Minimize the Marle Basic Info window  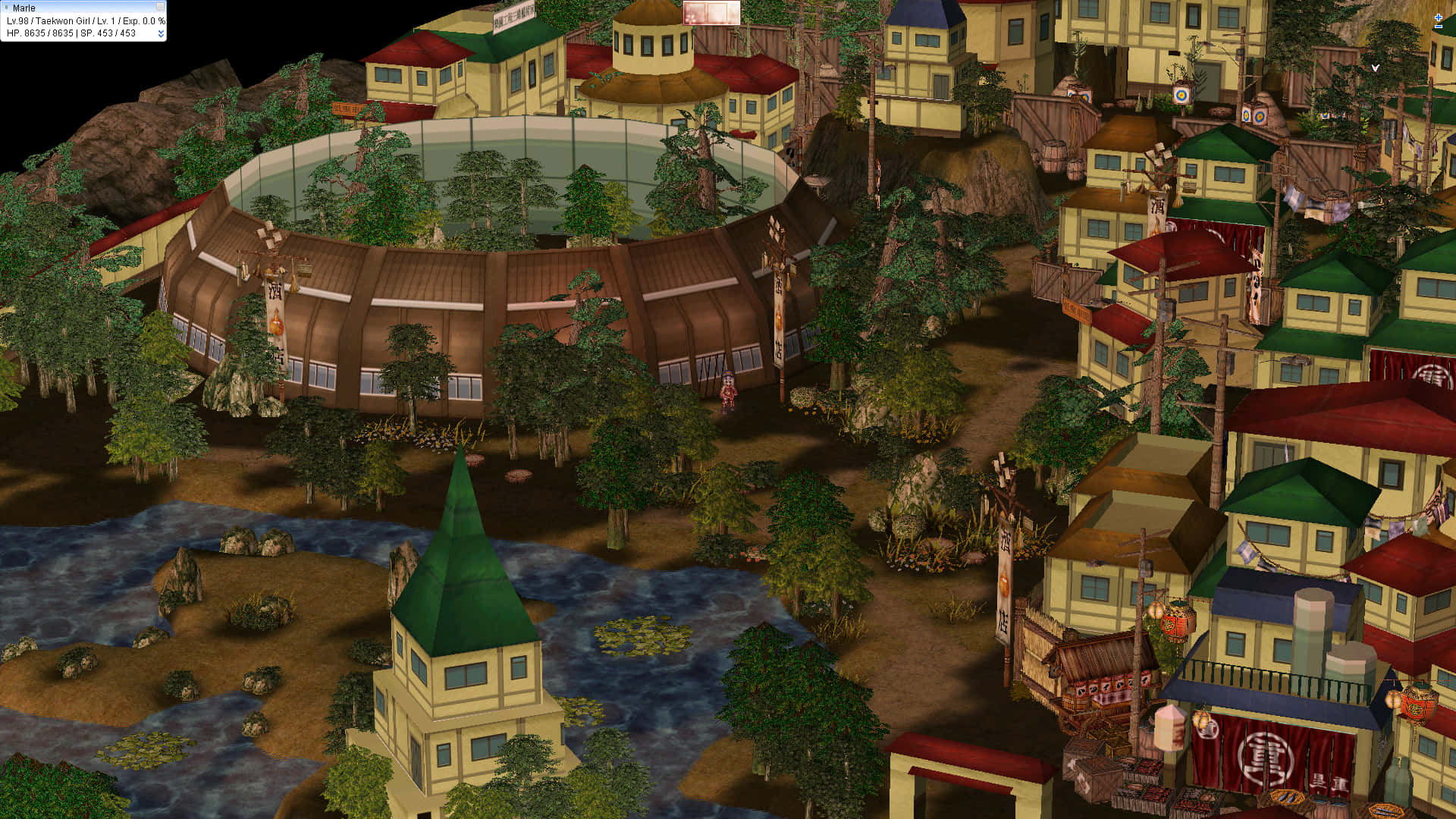click(x=159, y=8)
